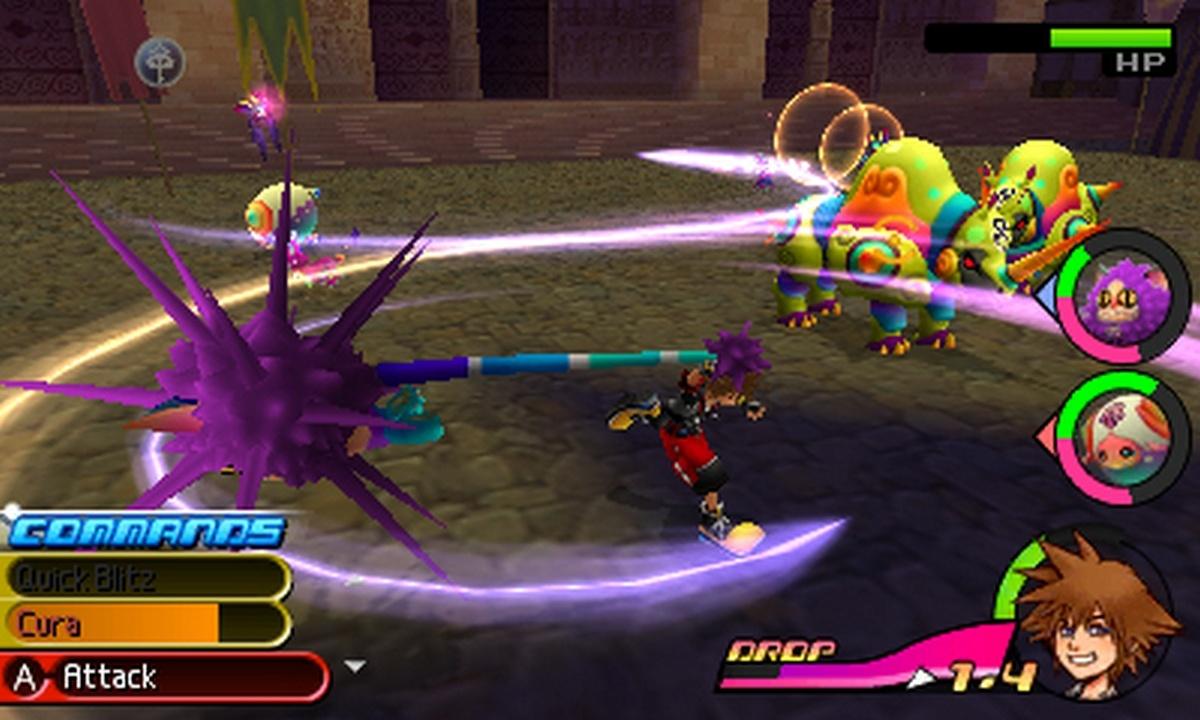Screen dimensions: 1200x720
Task: Select the Quick Blitz command
Action: click(145, 577)
